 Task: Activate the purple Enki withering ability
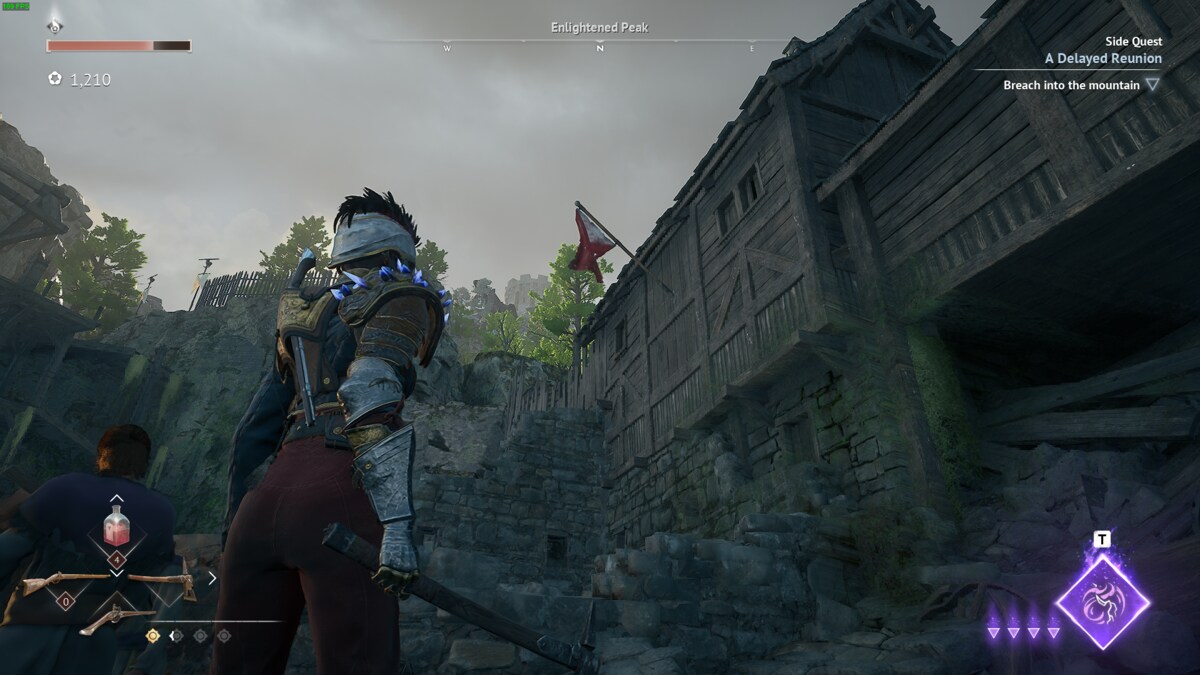[1102, 602]
